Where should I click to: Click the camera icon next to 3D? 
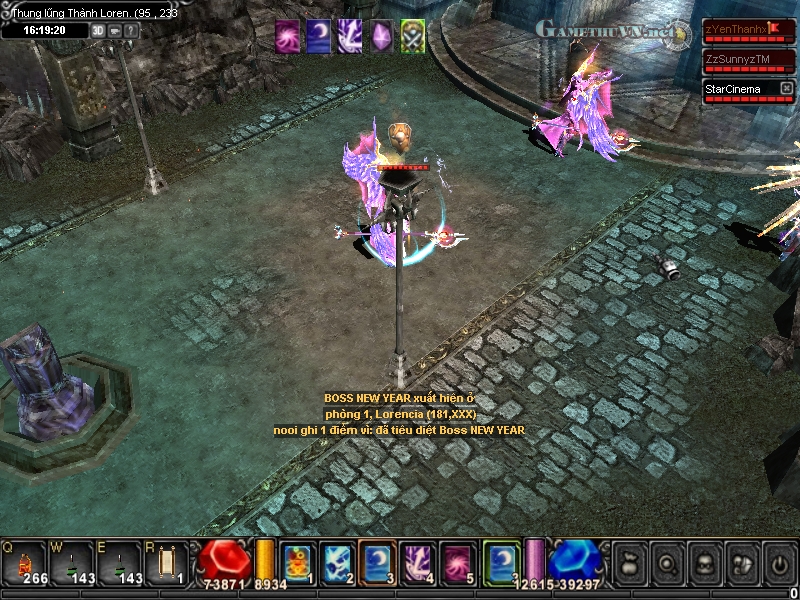(x=115, y=30)
